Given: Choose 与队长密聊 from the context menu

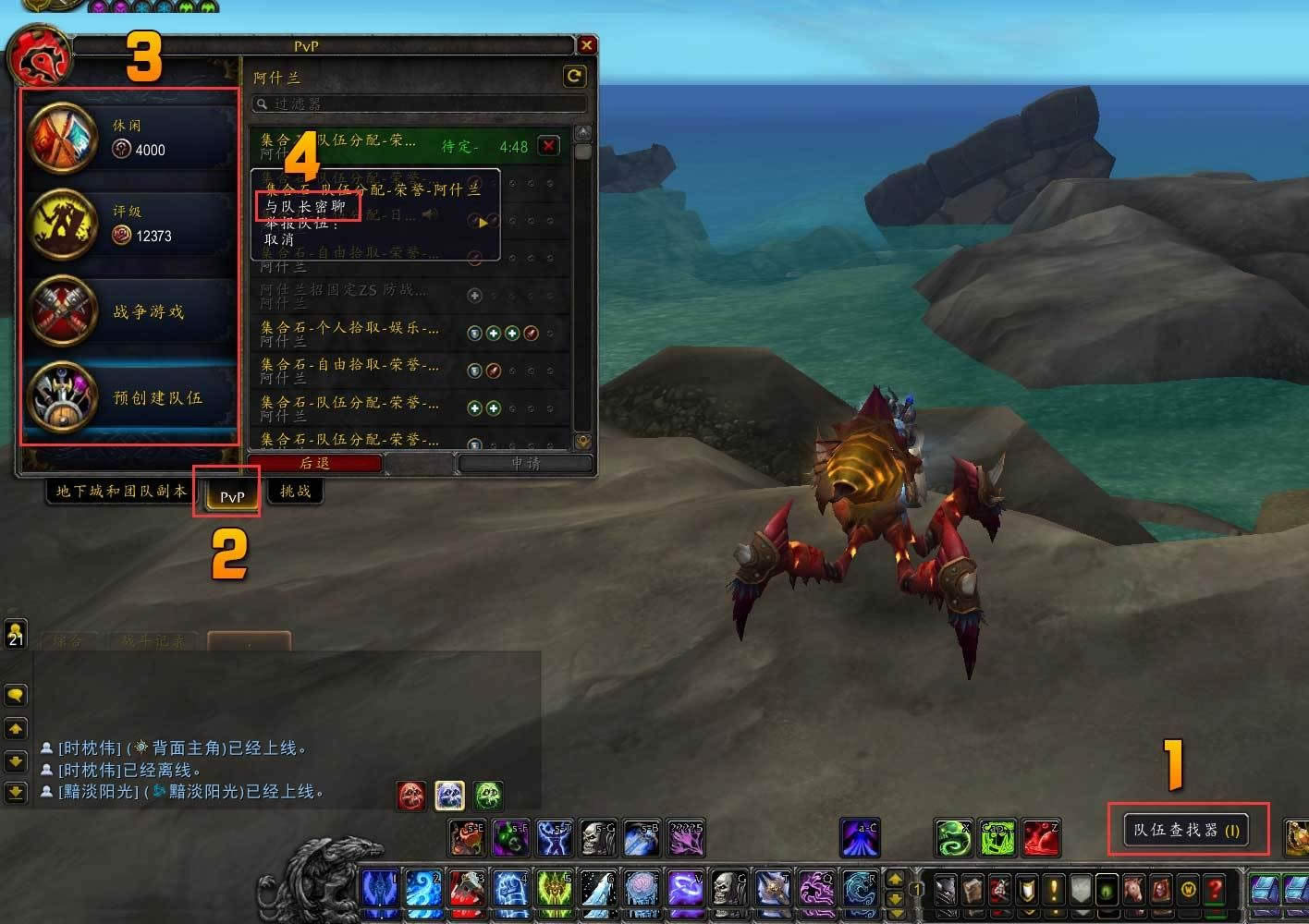Looking at the screenshot, I should pos(306,206).
